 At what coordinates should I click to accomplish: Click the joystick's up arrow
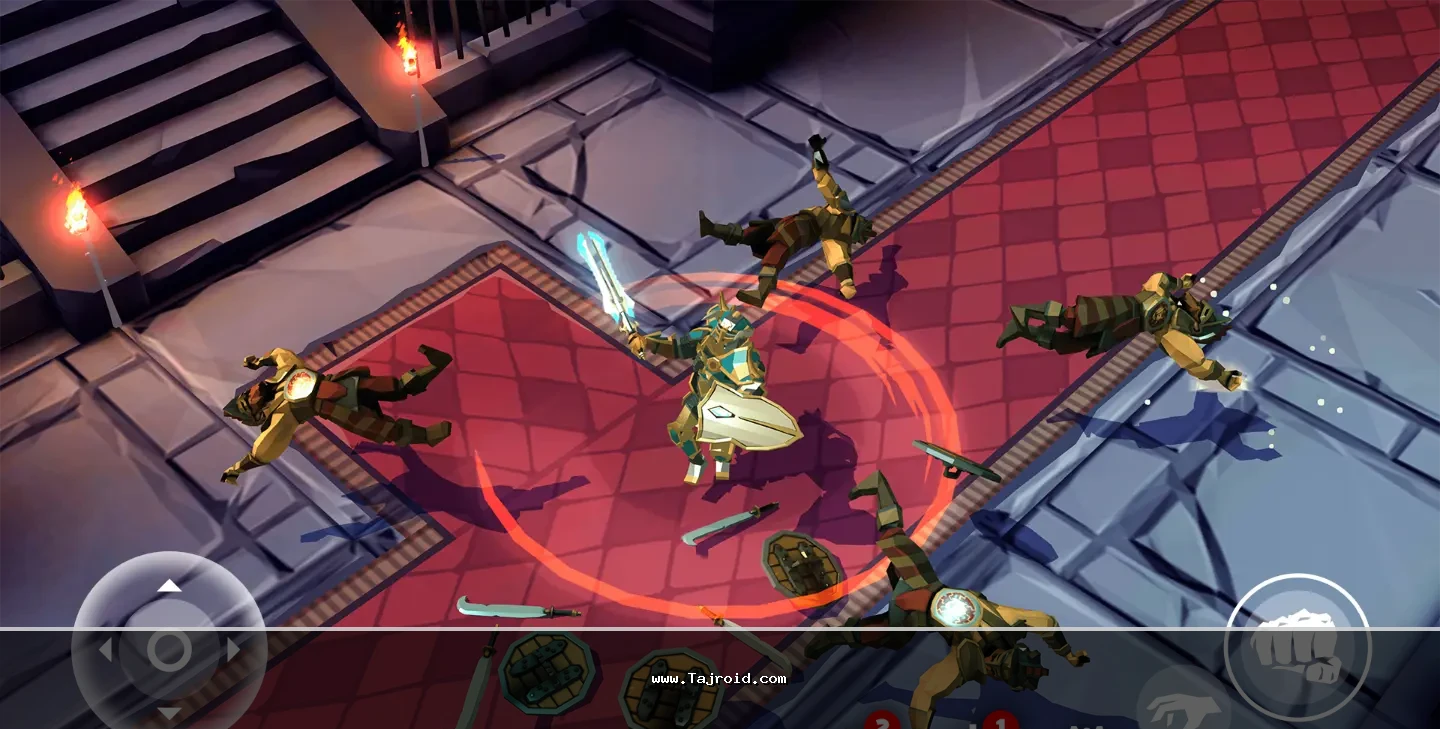[x=170, y=586]
